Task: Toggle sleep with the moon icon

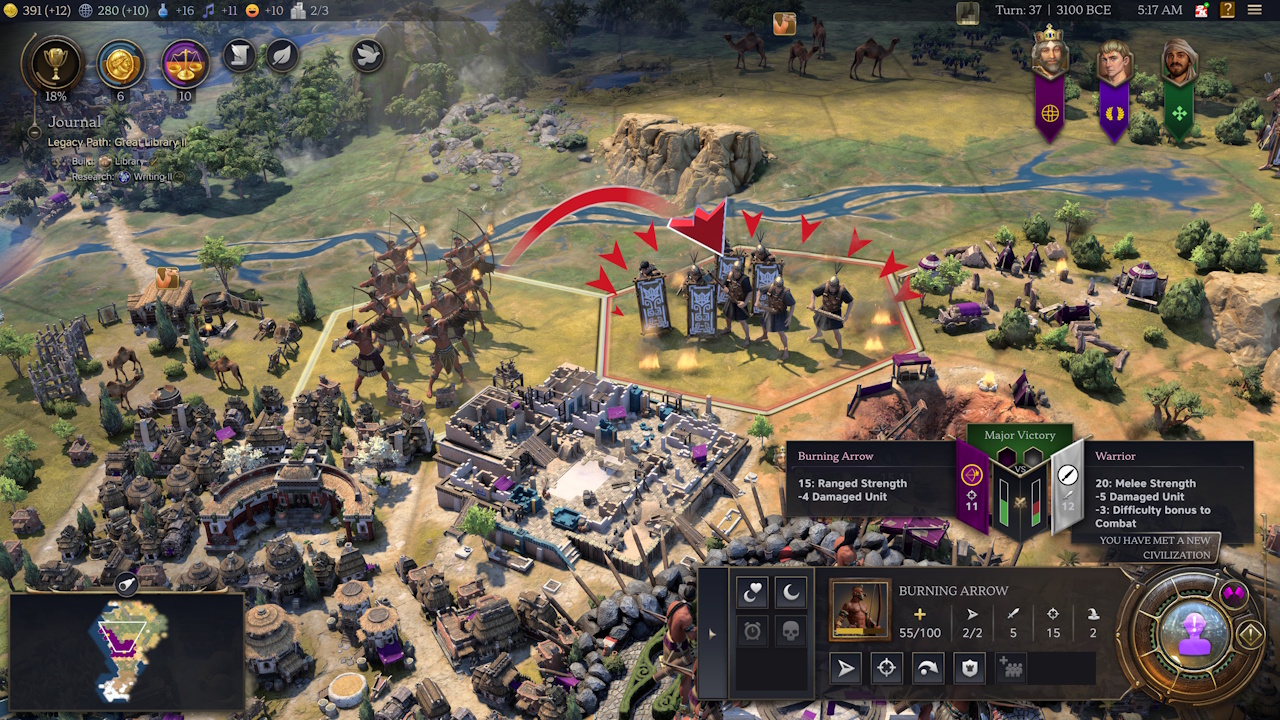Action: pos(789,592)
